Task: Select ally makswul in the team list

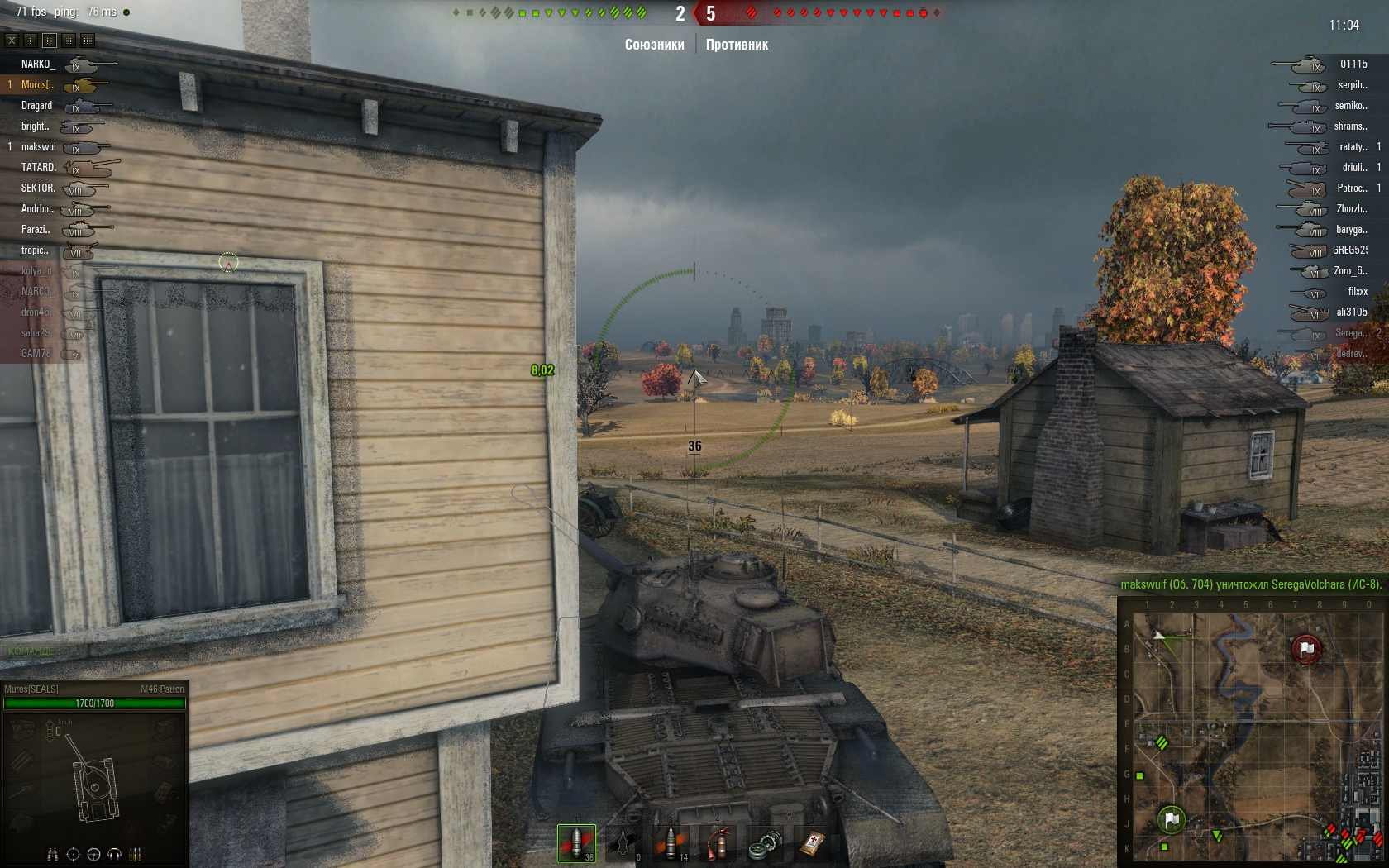Action: [x=38, y=147]
